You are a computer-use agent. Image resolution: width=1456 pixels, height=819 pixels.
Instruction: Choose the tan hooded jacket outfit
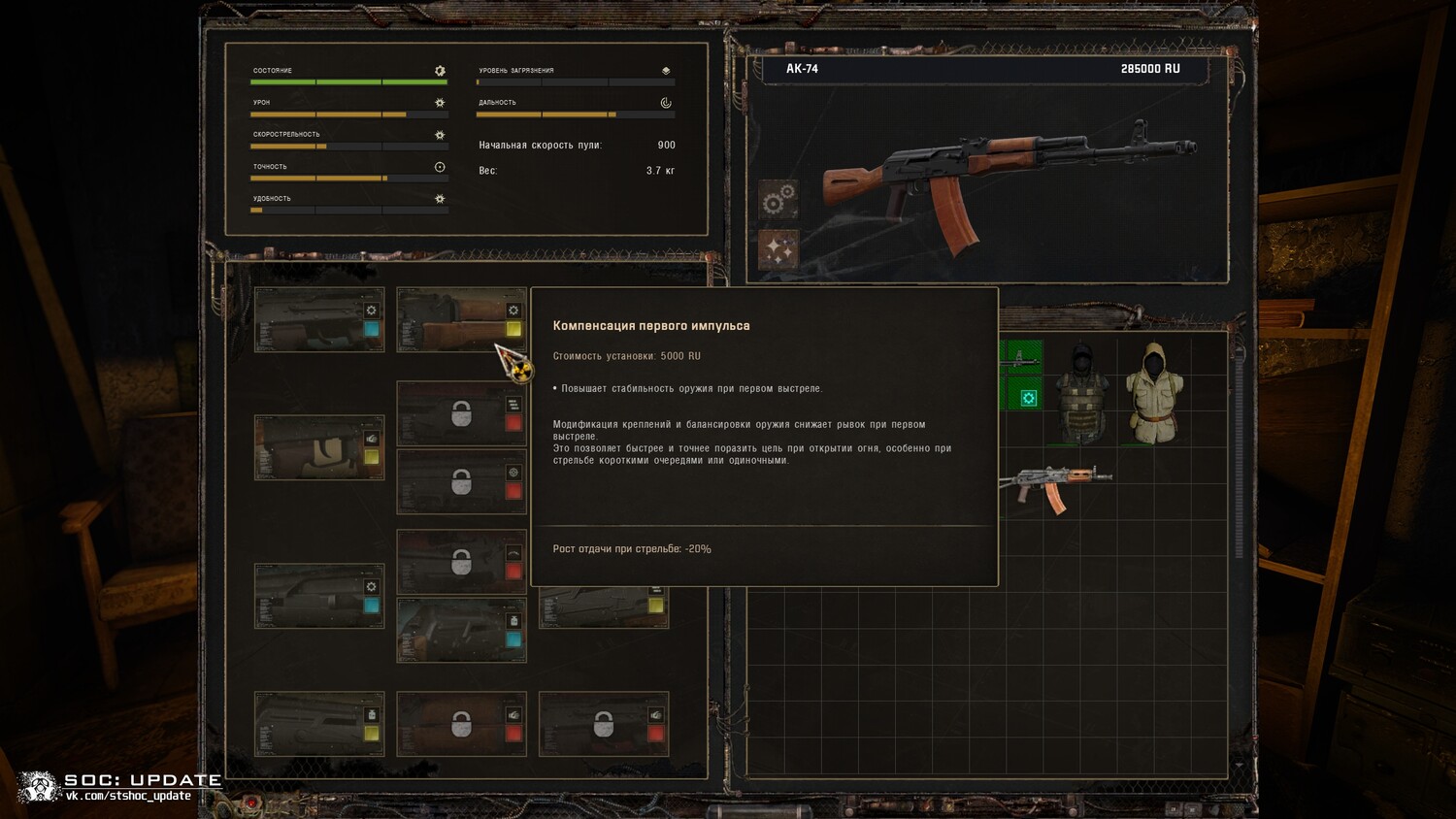pyautogui.click(x=1154, y=392)
